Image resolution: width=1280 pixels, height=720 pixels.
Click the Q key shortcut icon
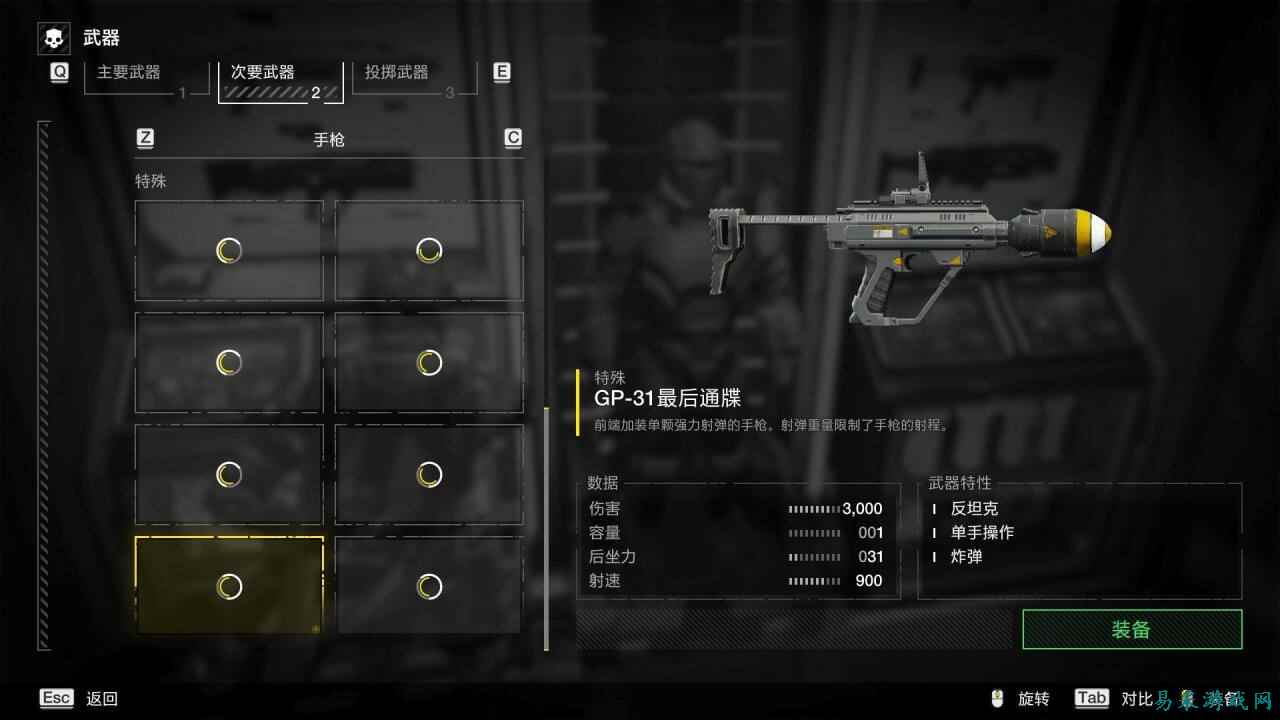pyautogui.click(x=58, y=71)
